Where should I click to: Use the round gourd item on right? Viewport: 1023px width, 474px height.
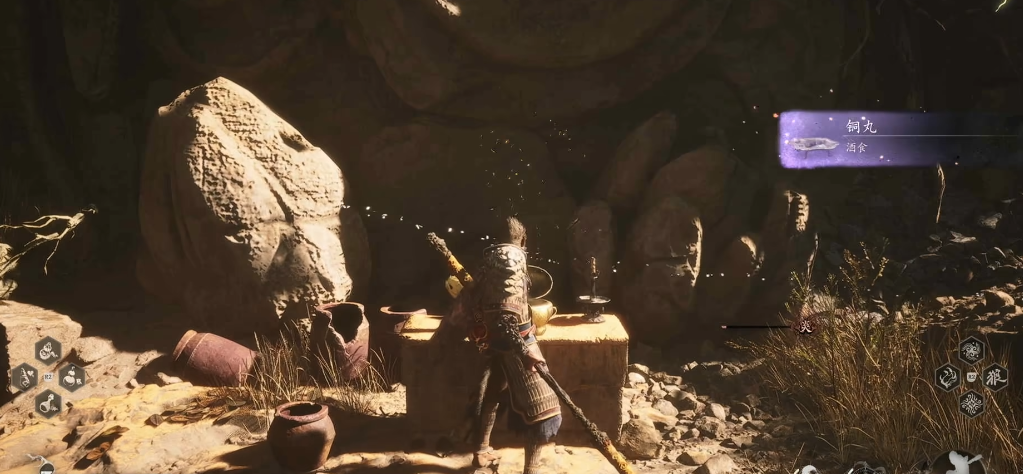(72, 377)
